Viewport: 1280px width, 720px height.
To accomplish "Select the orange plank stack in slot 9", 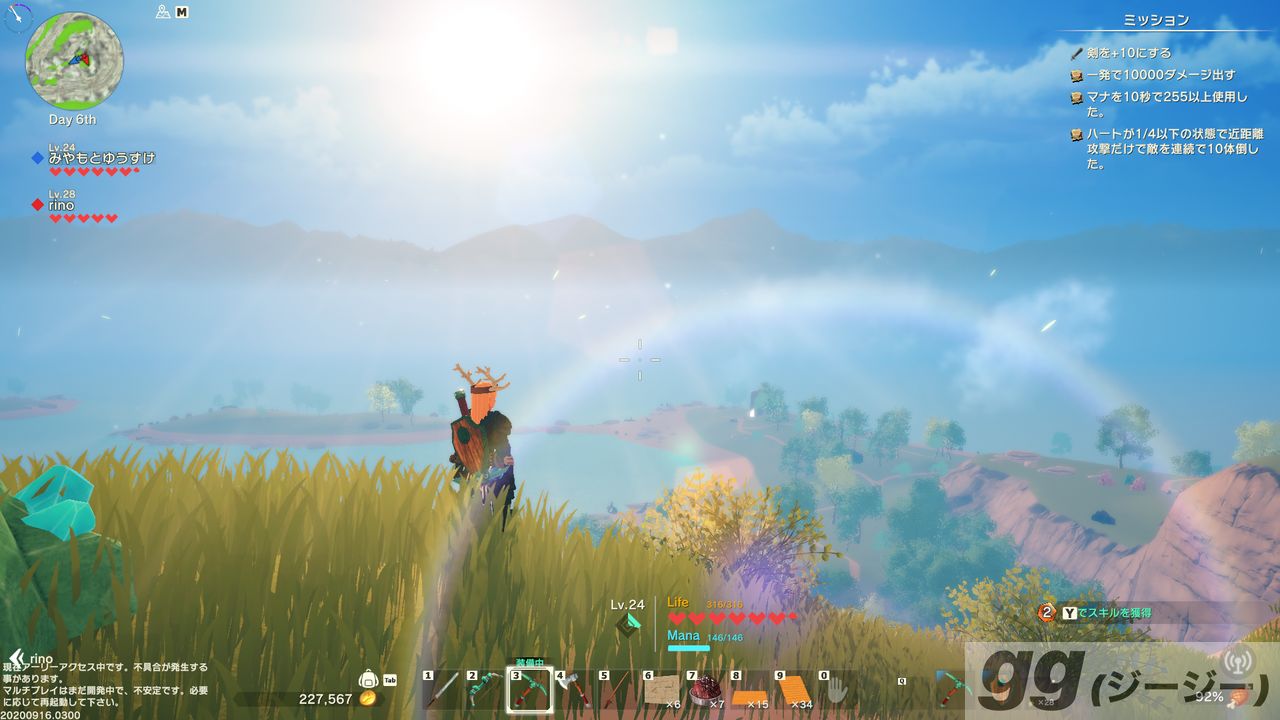I will coord(793,691).
